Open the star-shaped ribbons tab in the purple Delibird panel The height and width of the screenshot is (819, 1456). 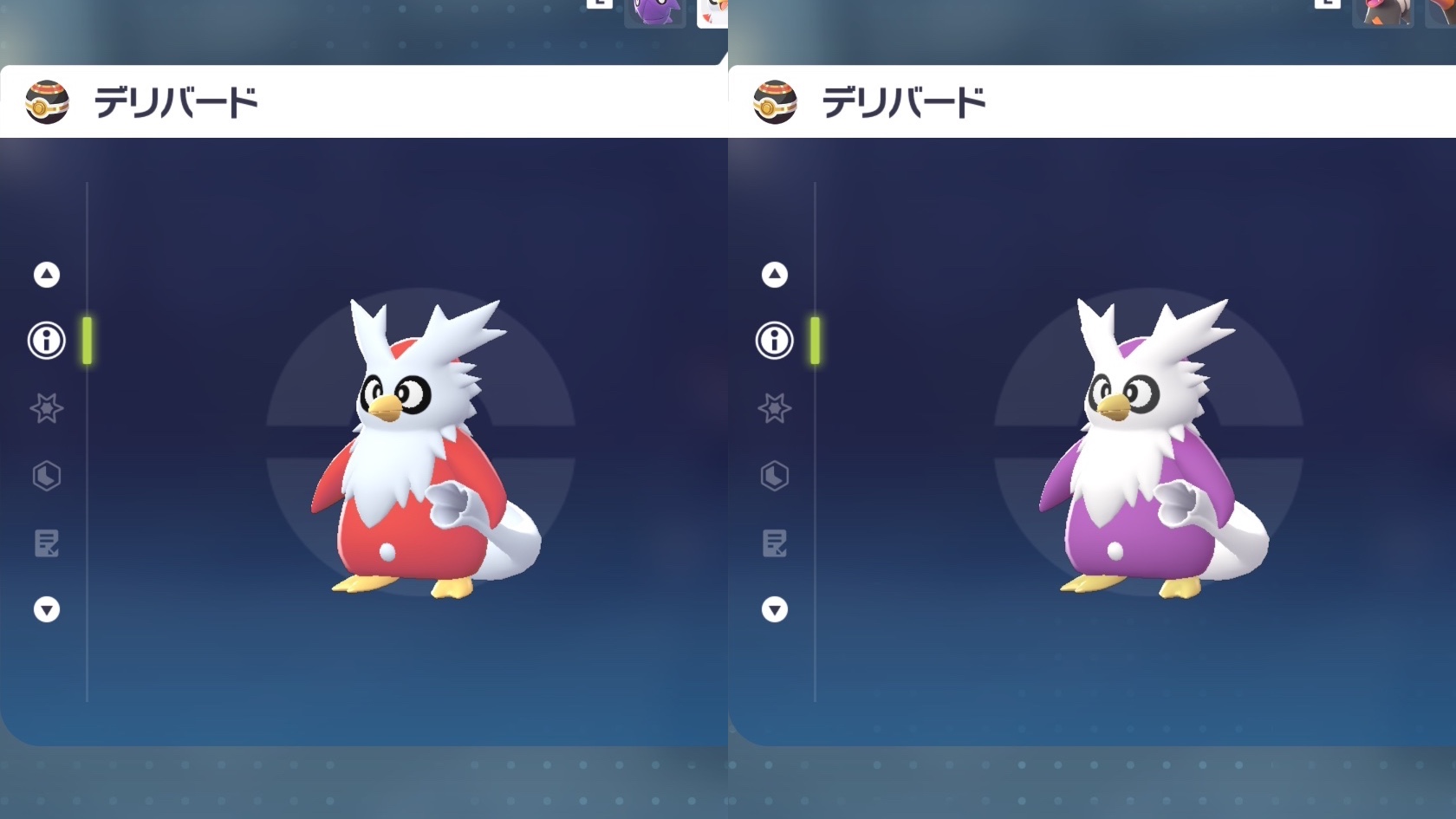point(775,408)
